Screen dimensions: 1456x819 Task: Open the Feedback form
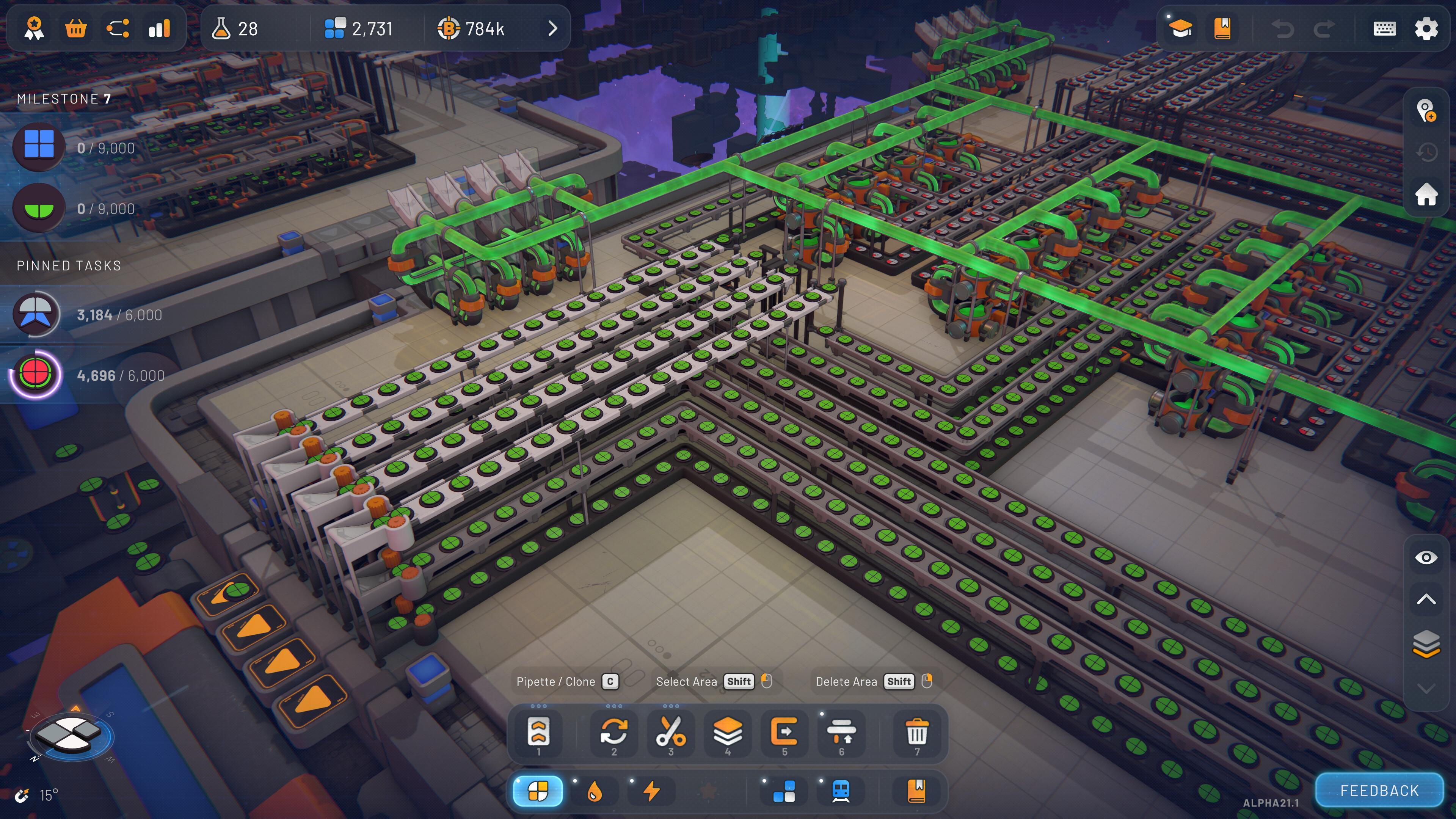click(x=1379, y=790)
